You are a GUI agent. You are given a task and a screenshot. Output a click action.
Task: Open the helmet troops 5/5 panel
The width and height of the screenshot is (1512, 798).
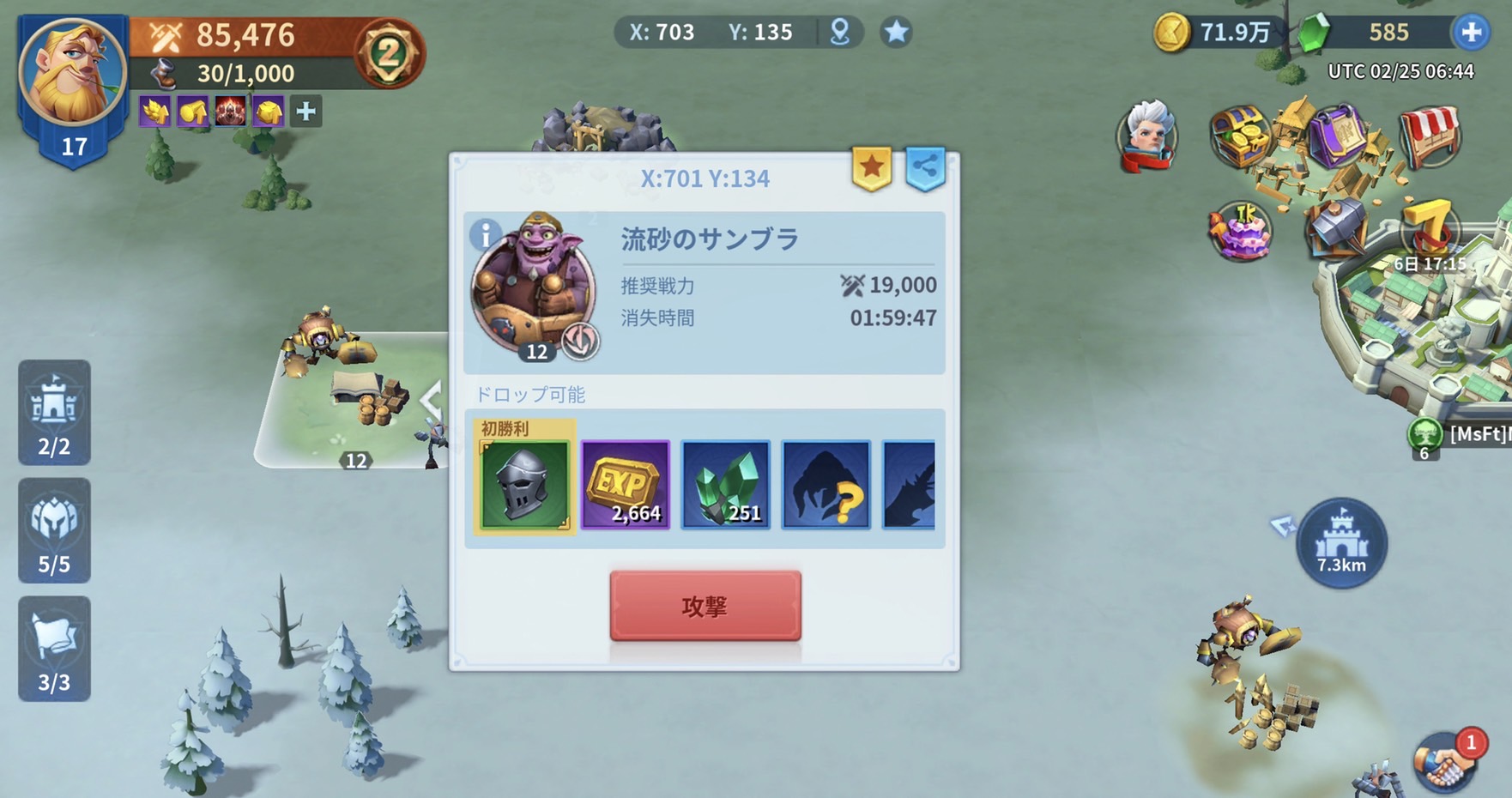54,531
